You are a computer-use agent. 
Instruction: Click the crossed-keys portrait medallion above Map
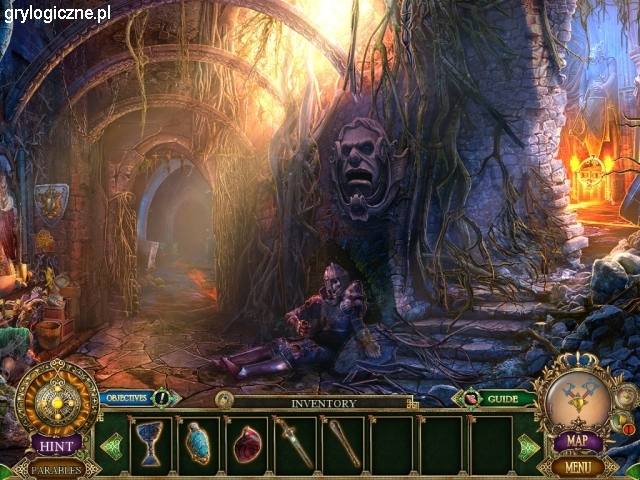[x=578, y=397]
